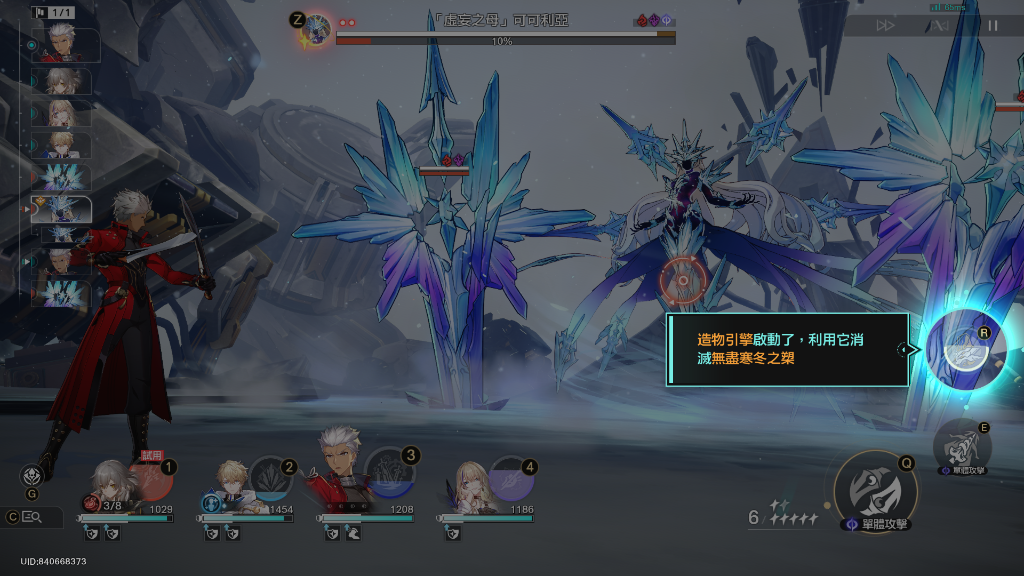Open the battle details magnifier button

[x=32, y=517]
